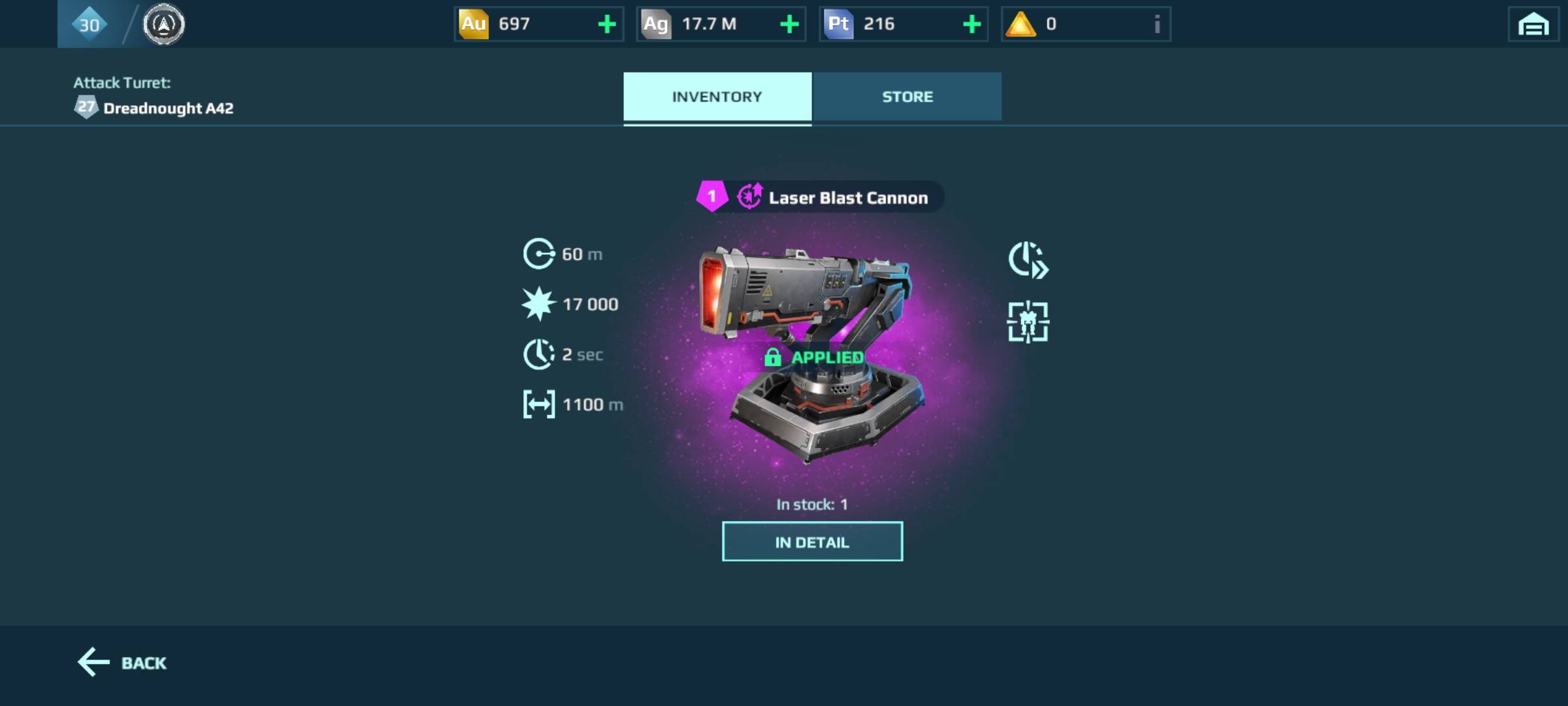The image size is (1568, 706).
Task: Select the Inventory tab
Action: (x=717, y=97)
